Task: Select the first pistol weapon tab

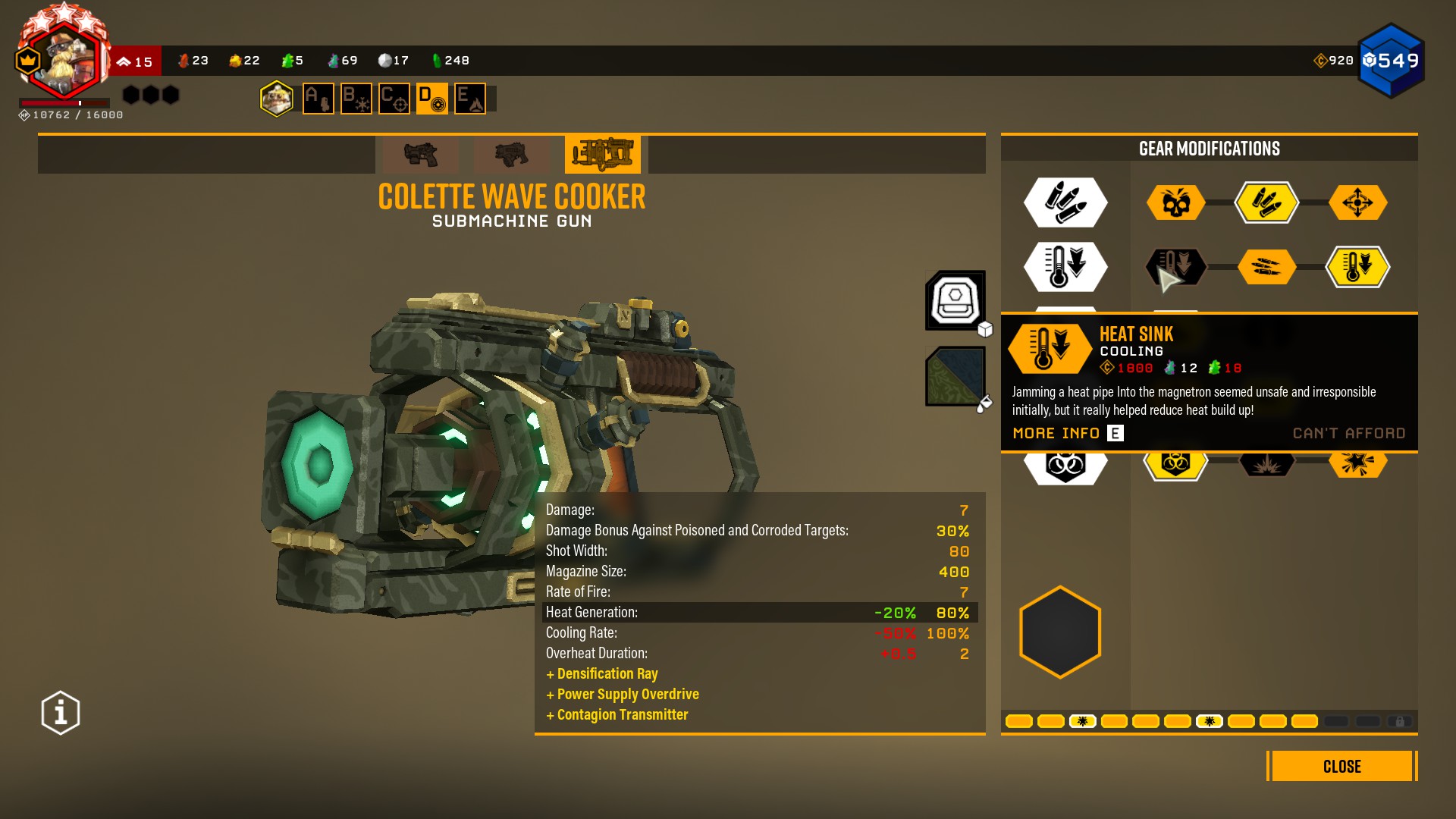Action: [x=421, y=155]
